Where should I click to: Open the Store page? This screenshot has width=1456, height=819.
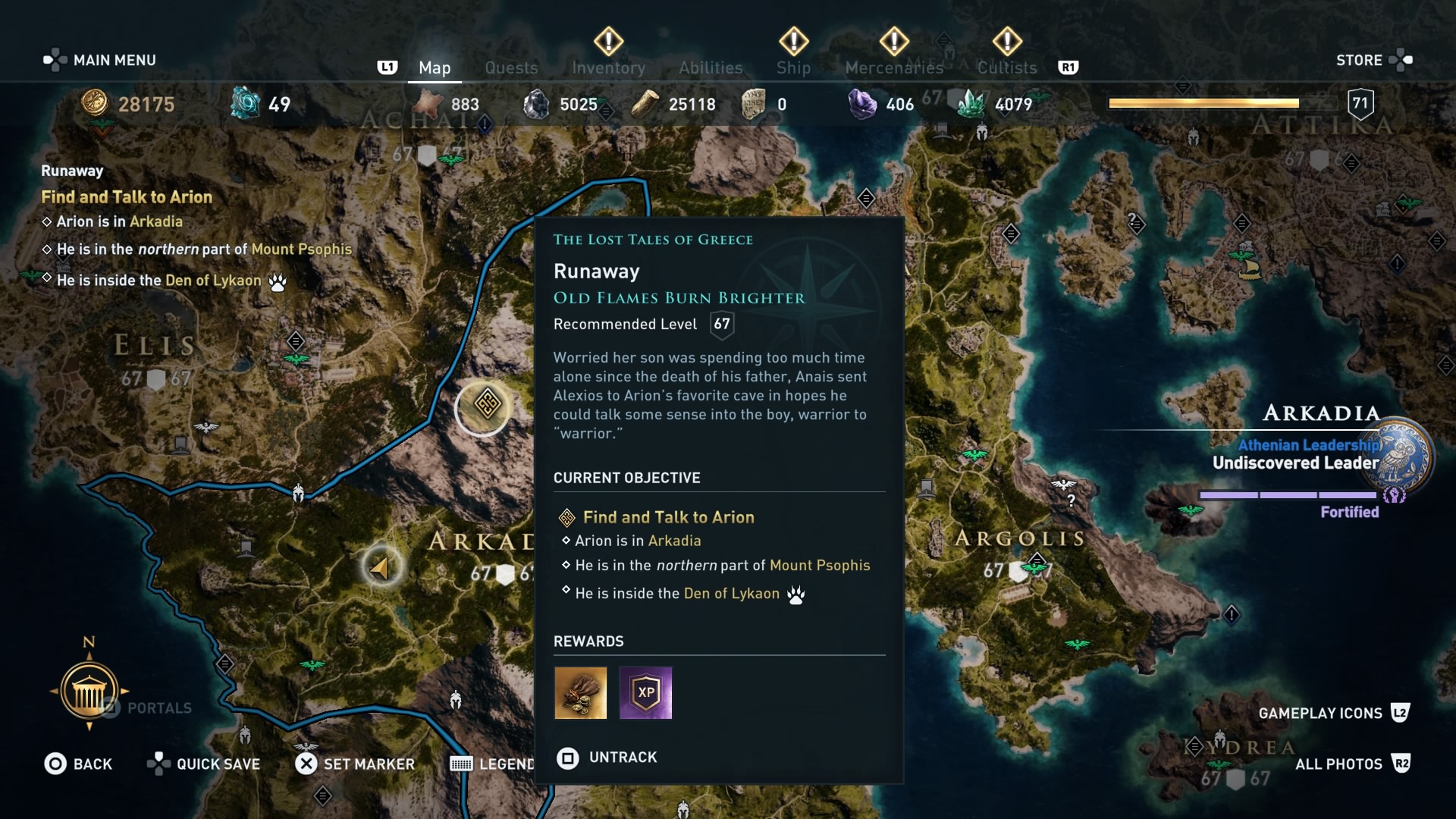1360,60
